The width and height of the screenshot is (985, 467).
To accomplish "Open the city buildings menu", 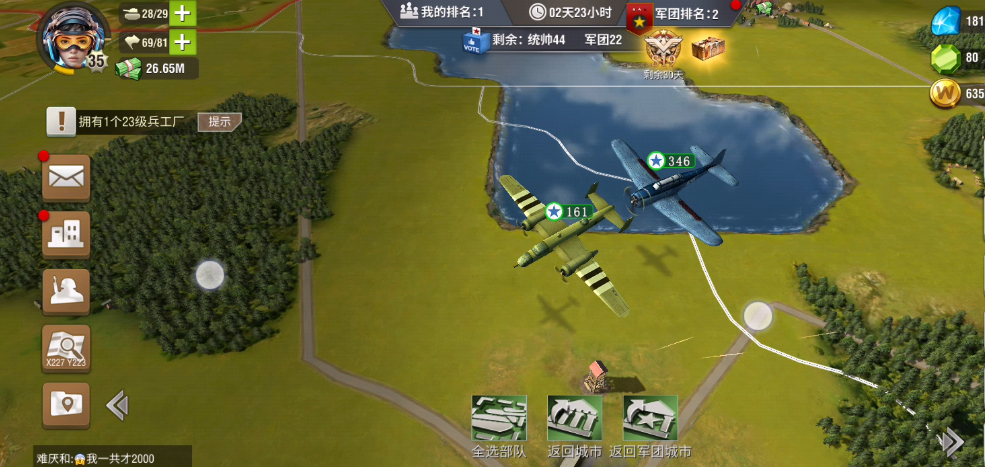I will tap(66, 235).
